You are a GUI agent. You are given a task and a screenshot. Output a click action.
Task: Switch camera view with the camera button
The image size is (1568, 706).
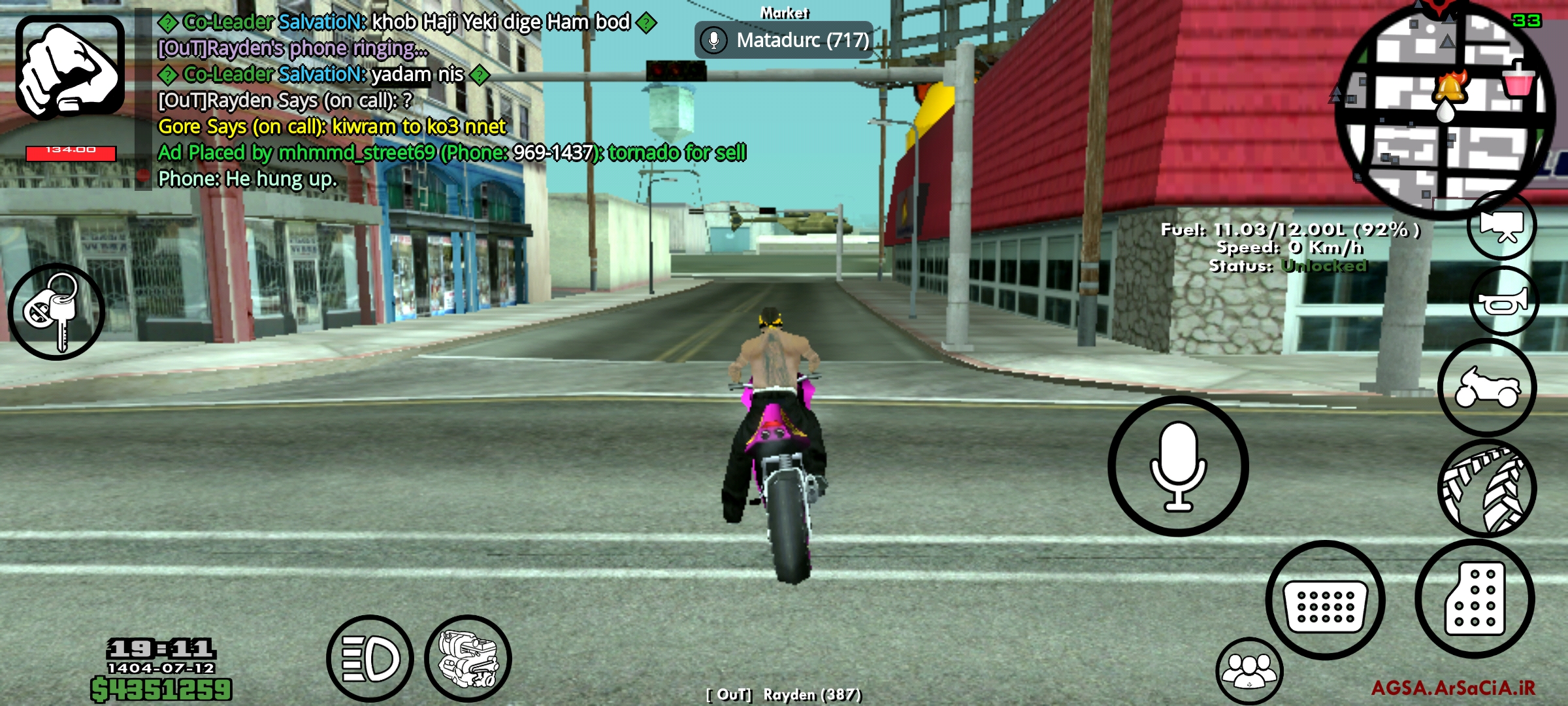point(1501,226)
